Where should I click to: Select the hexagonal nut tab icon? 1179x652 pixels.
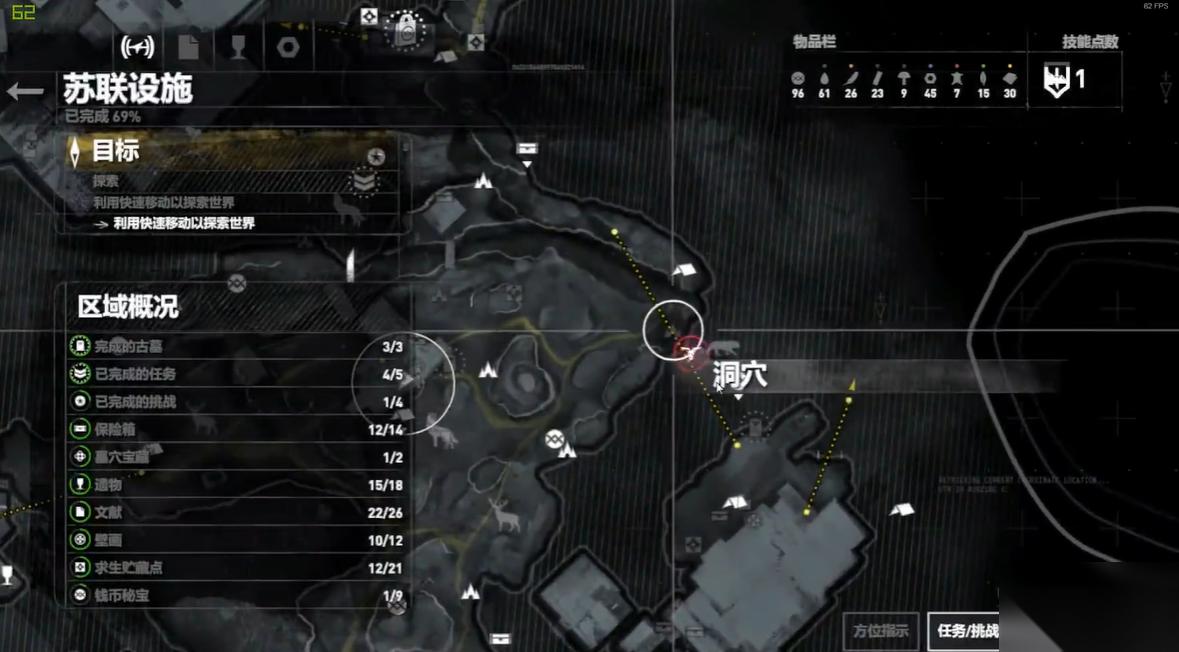click(x=288, y=46)
